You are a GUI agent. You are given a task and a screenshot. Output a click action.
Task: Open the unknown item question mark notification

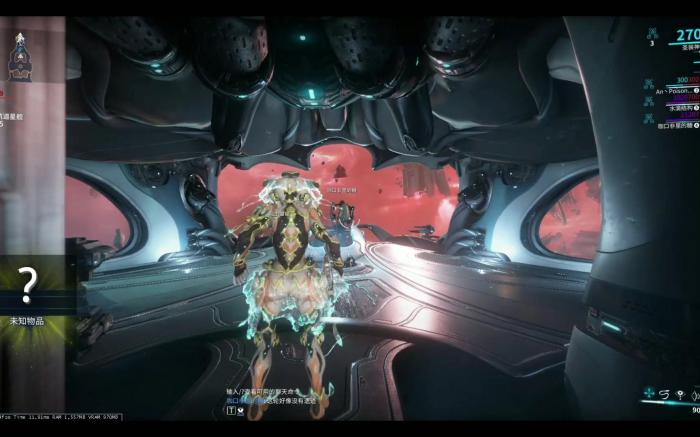(28, 286)
